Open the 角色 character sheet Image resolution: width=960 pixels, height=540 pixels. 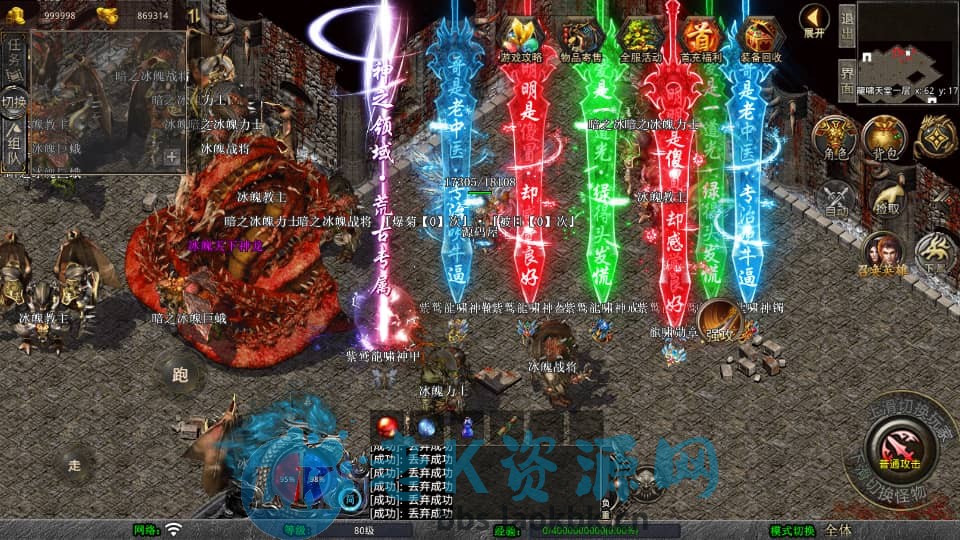point(834,138)
